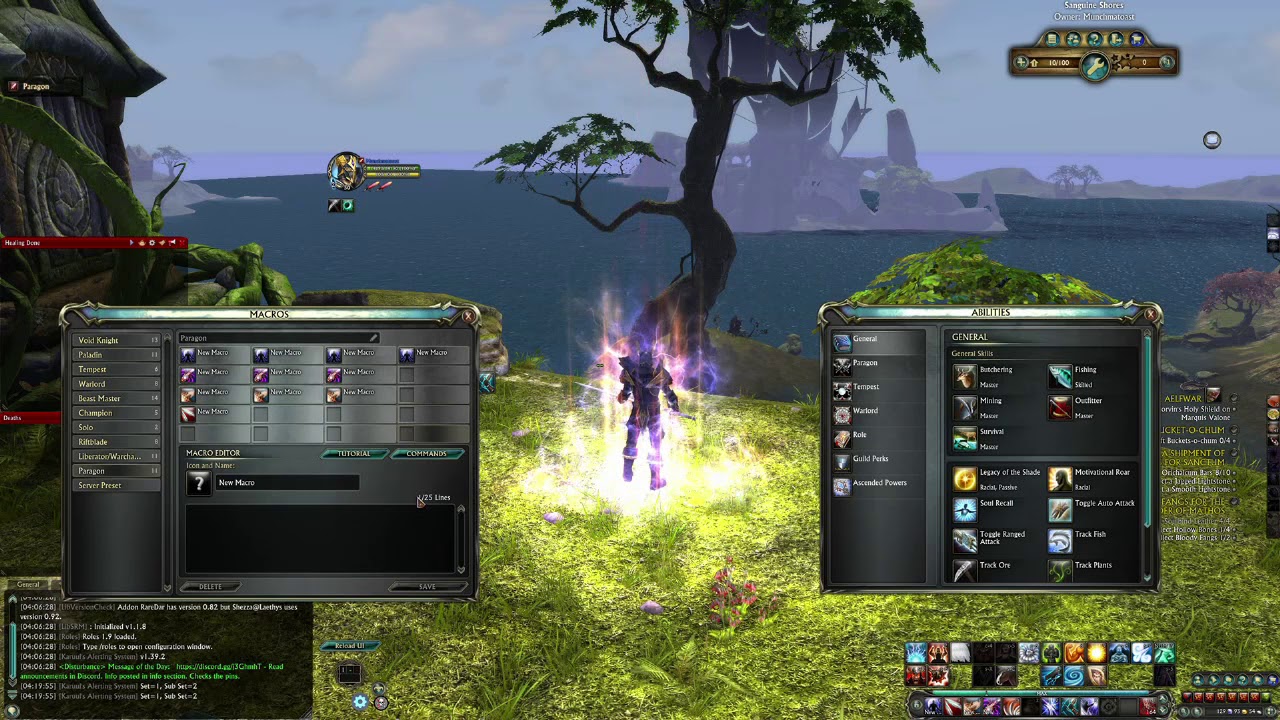The image size is (1280, 720).
Task: Delete the current macro
Action: [211, 587]
